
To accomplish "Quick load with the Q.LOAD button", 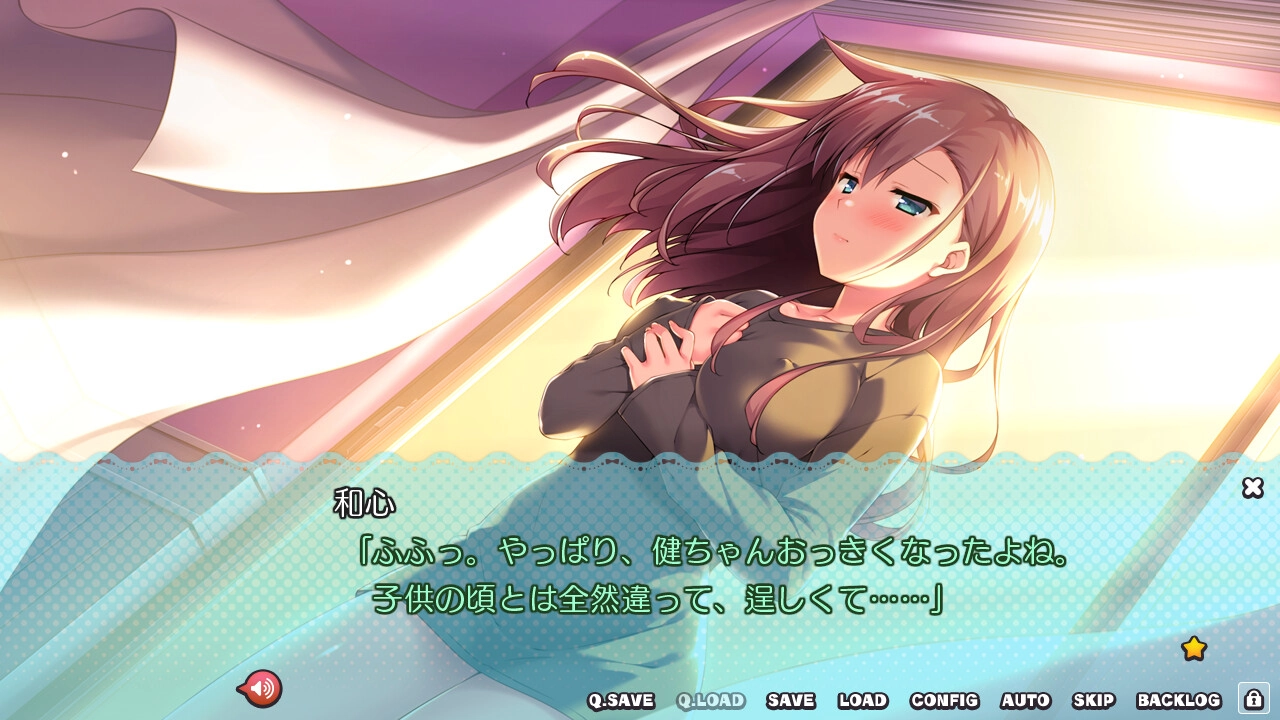I will 710,701.
